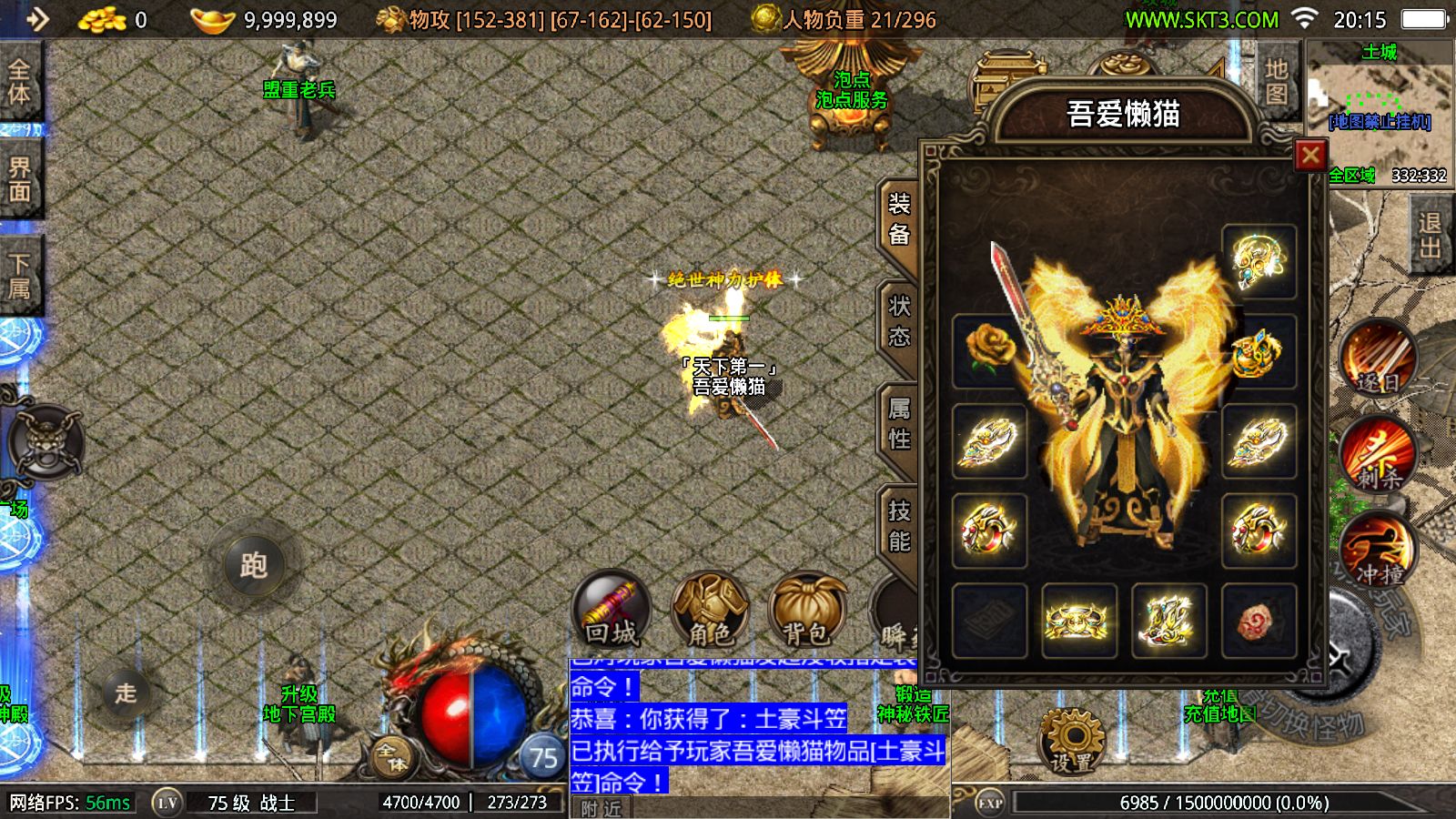Open the 设置 settings gear

pyautogui.click(x=1072, y=742)
